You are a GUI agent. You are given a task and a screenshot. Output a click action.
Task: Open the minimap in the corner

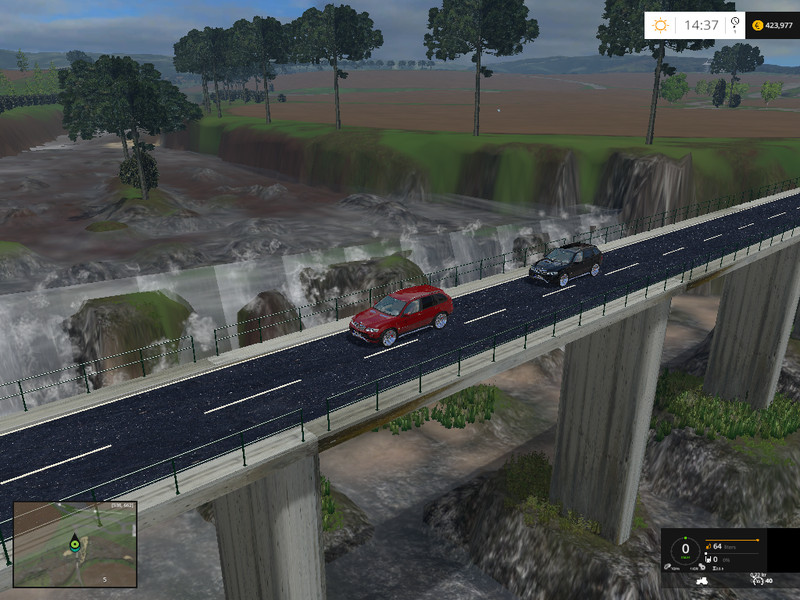(x=75, y=544)
